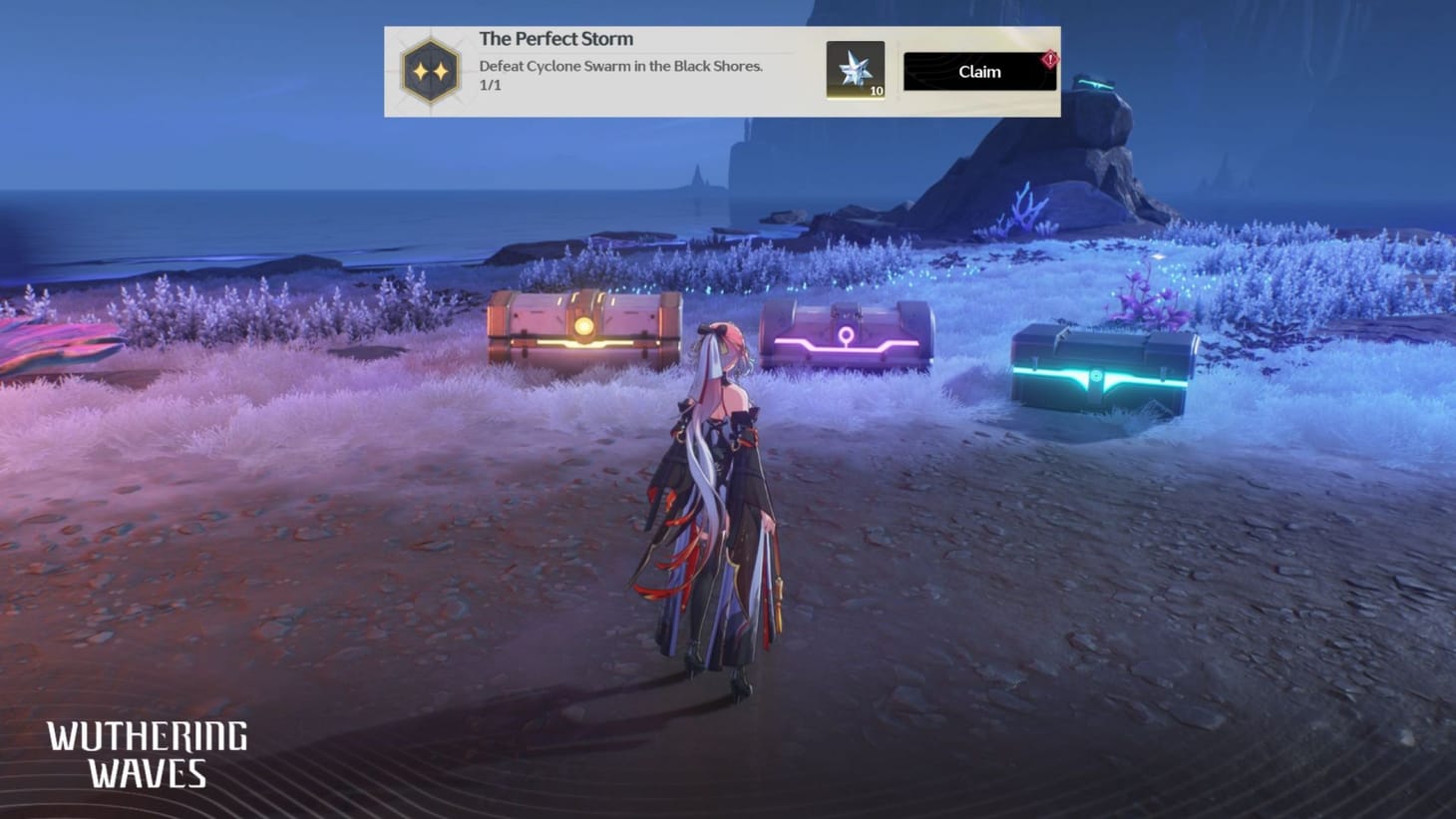This screenshot has height=819, width=1456.
Task: Click the glowing teal beacon atop the cliff
Action: tap(1098, 83)
